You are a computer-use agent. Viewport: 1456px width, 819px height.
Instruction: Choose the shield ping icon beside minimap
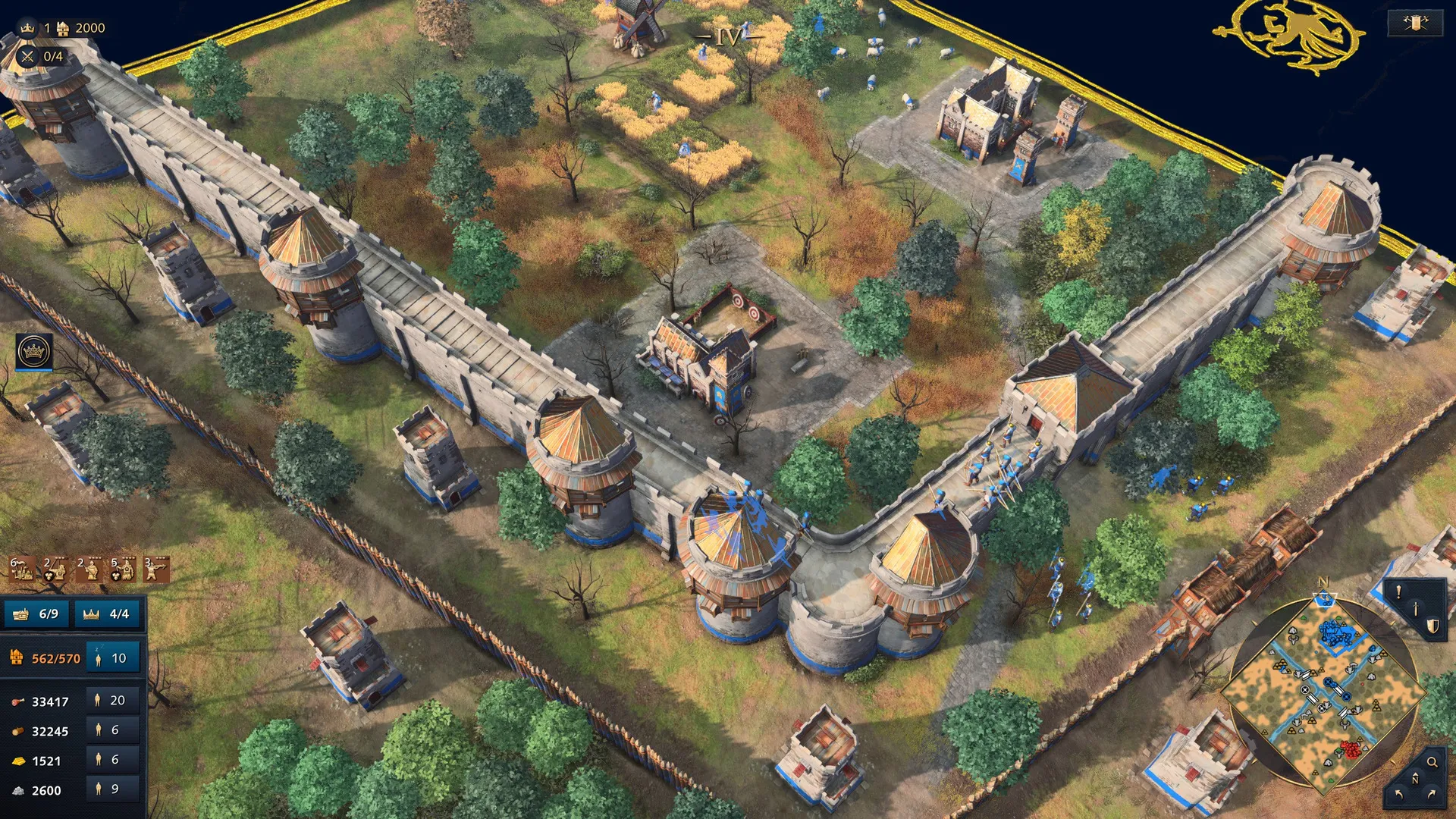point(1432,626)
